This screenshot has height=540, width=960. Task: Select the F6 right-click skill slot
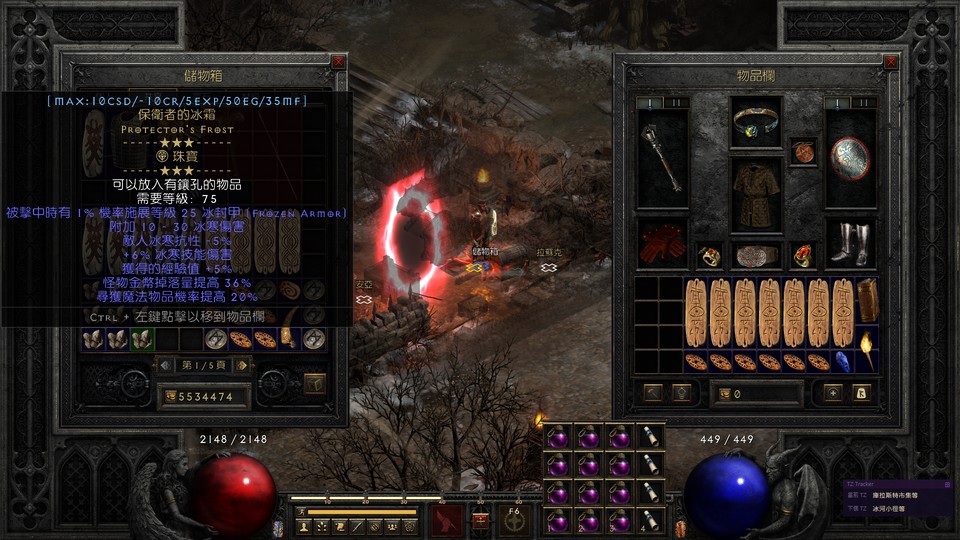click(x=514, y=519)
